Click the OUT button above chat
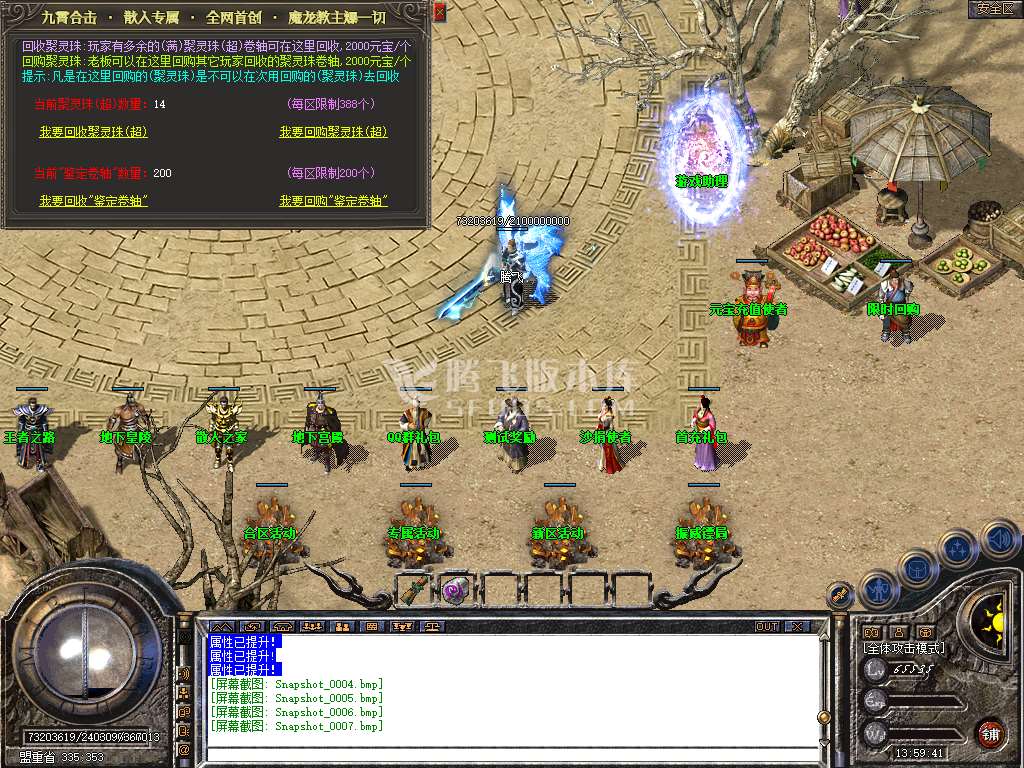Viewport: 1024px width, 768px height. click(x=767, y=626)
